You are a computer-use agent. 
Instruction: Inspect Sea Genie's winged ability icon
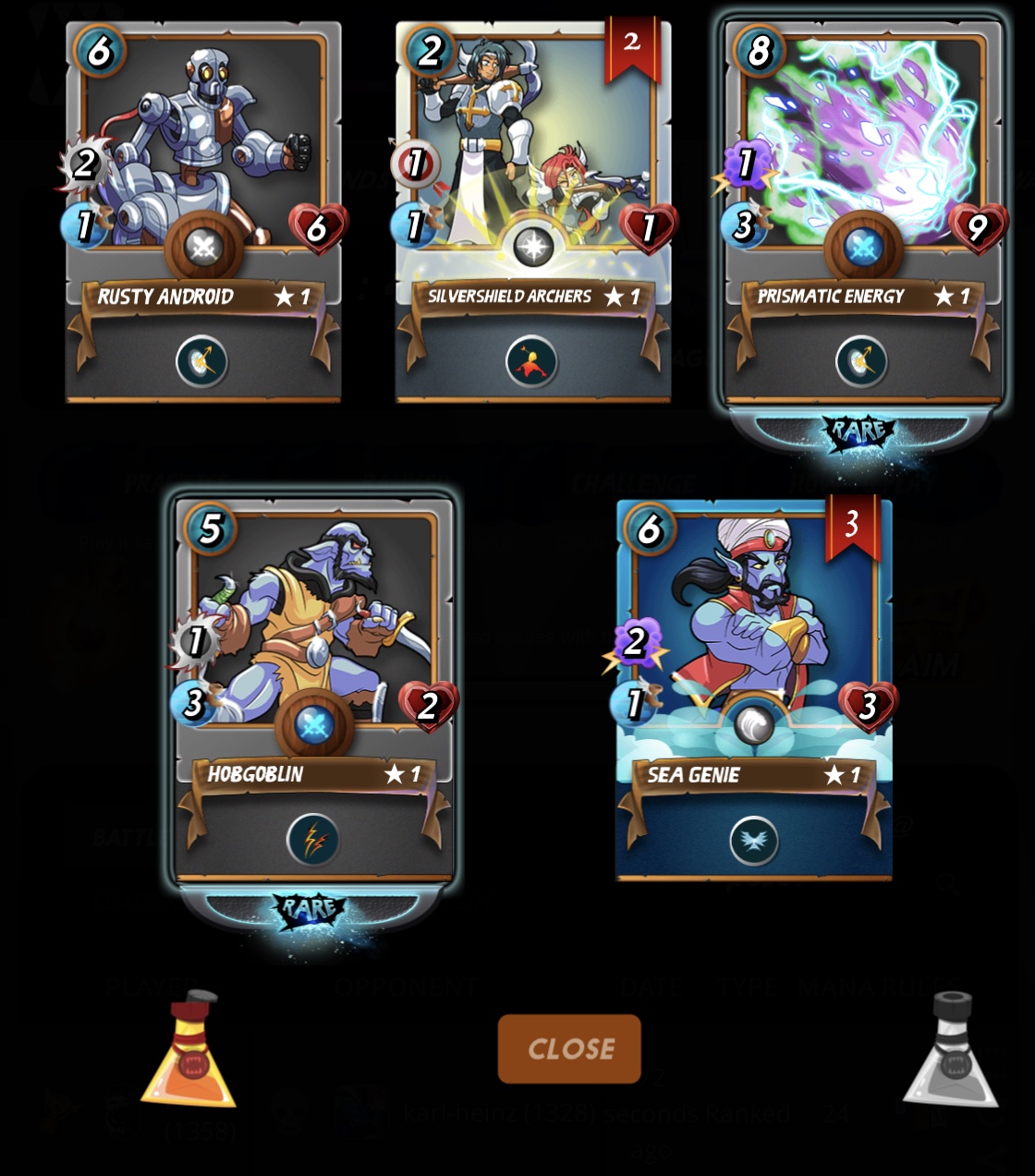[754, 840]
